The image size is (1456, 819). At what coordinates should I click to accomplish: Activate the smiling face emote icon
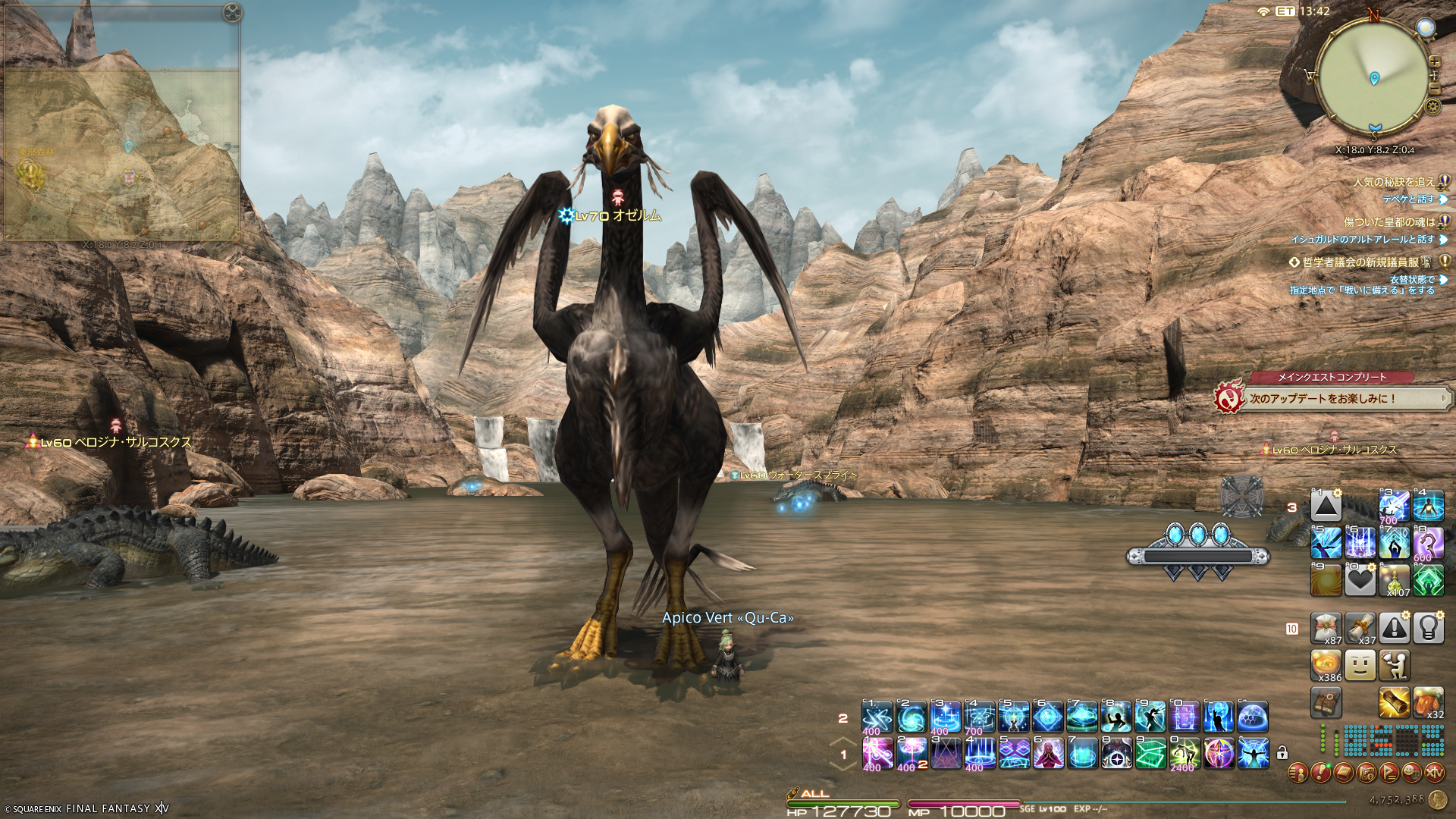pyautogui.click(x=1360, y=665)
